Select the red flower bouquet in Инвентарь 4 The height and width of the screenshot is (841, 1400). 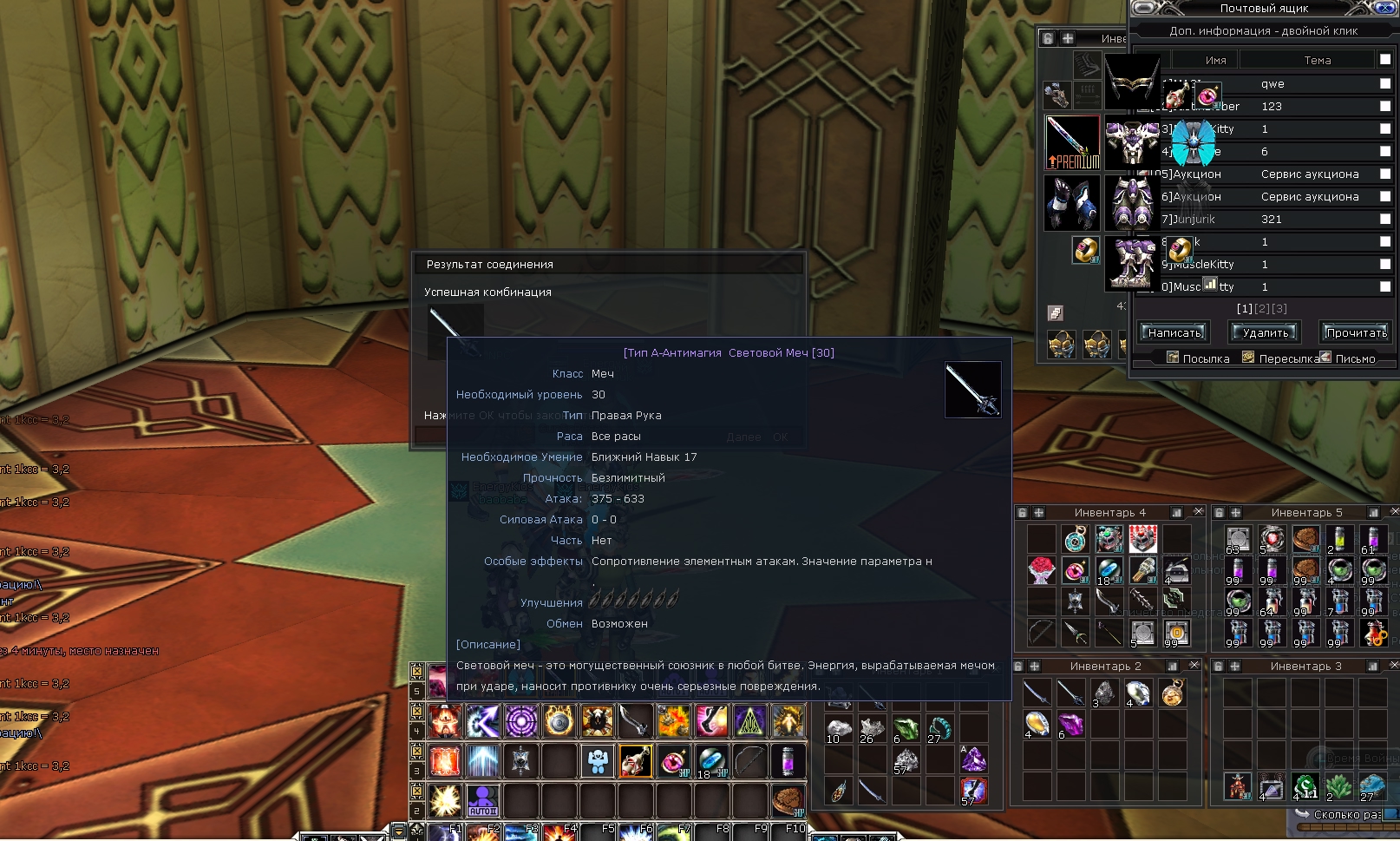pos(1041,570)
